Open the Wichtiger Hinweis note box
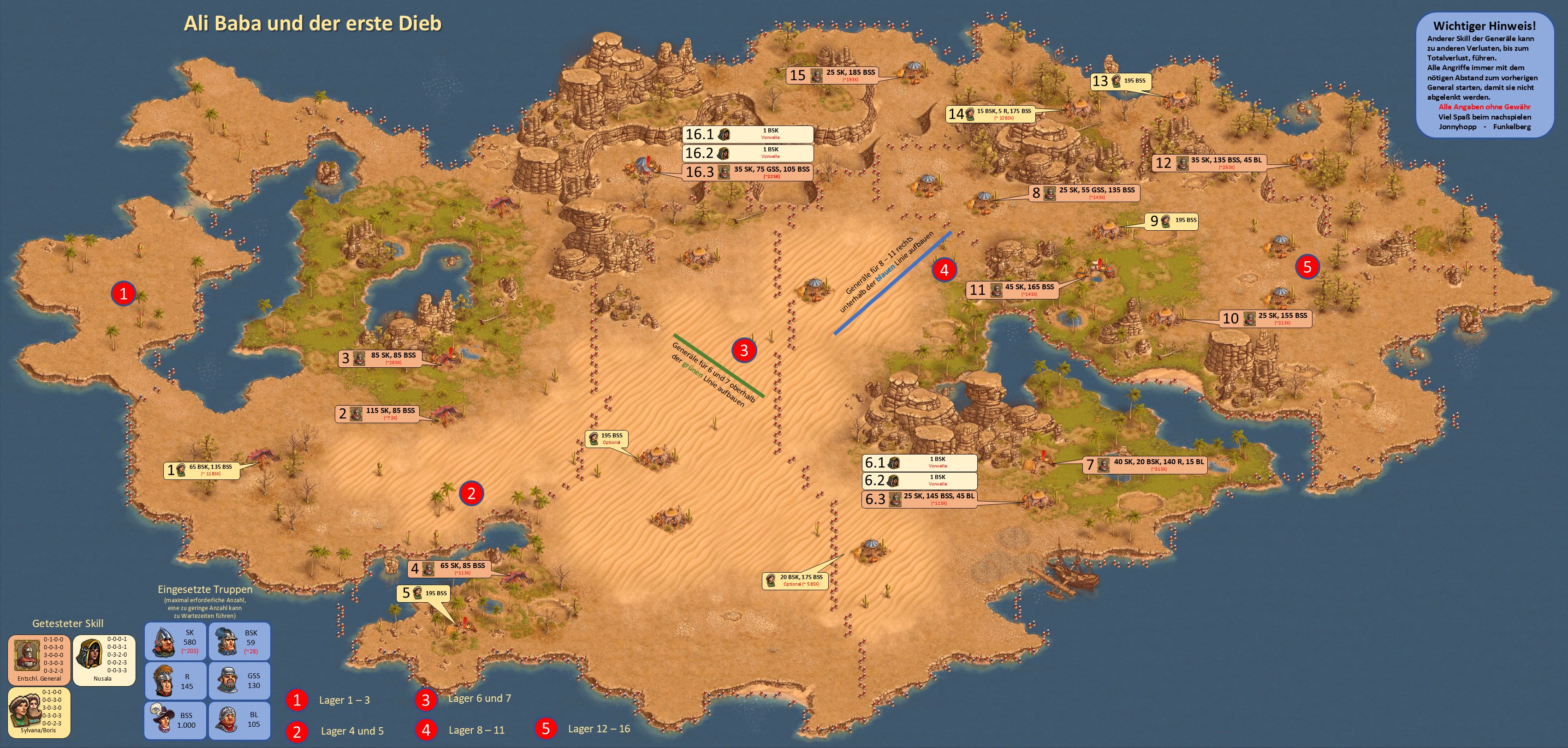 pyautogui.click(x=1484, y=76)
